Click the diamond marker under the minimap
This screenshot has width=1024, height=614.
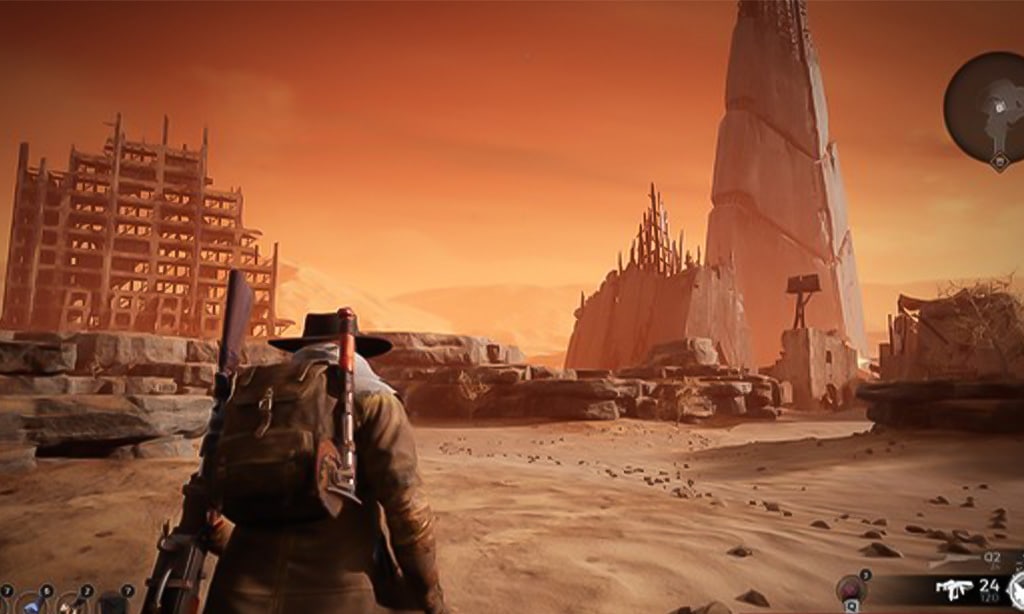999,159
